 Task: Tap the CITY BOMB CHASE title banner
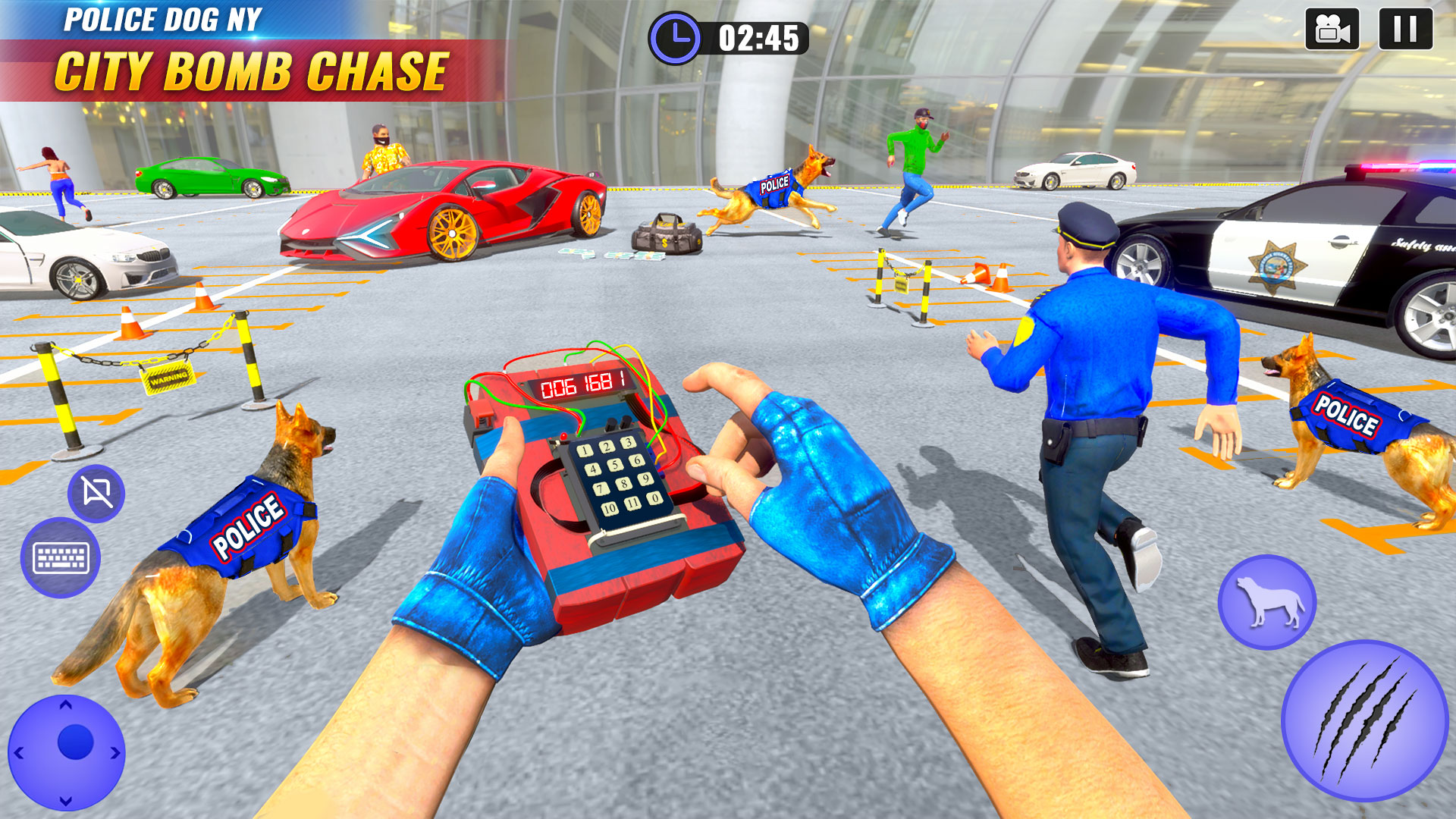[252, 68]
